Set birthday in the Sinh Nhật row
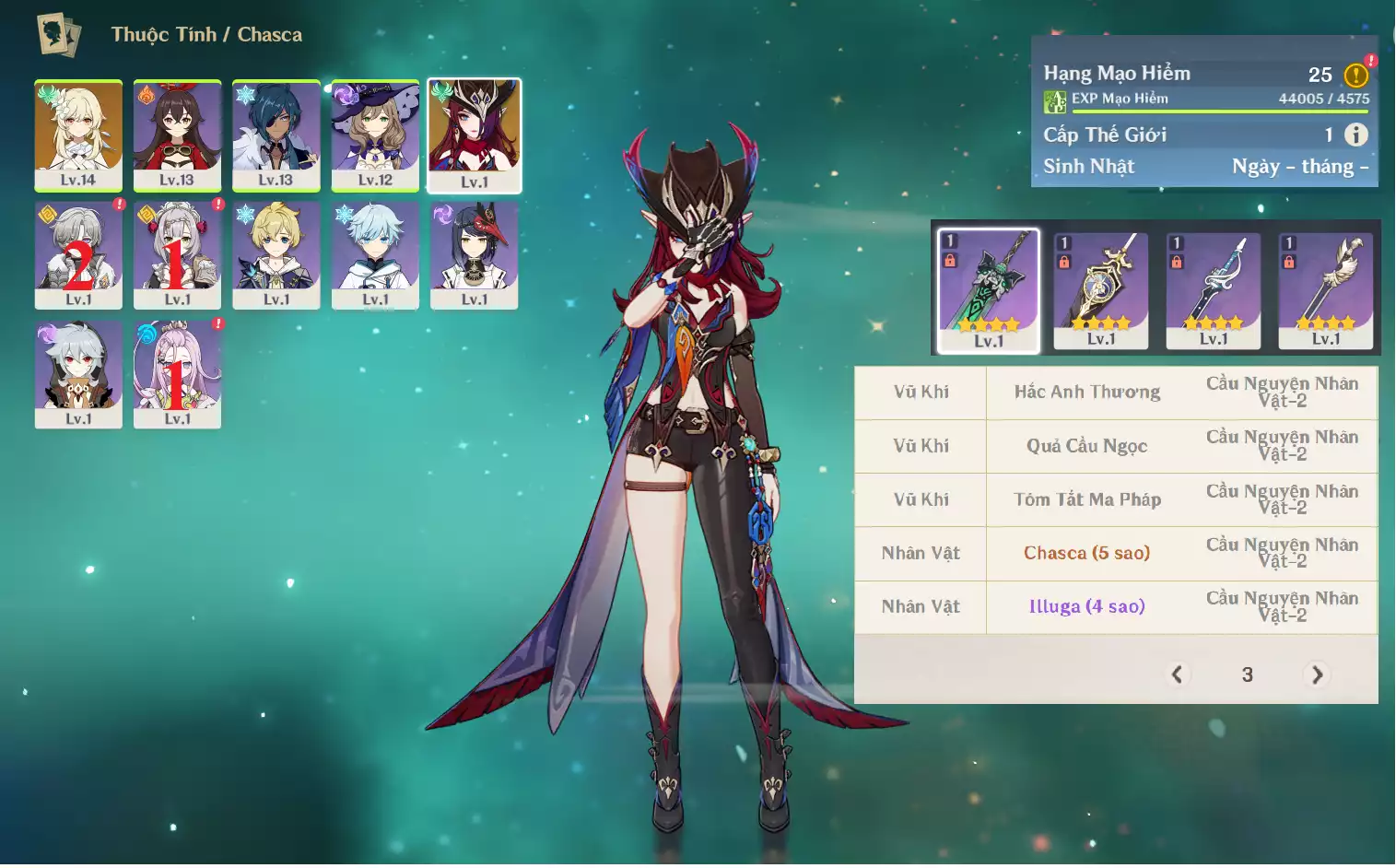 click(1299, 167)
